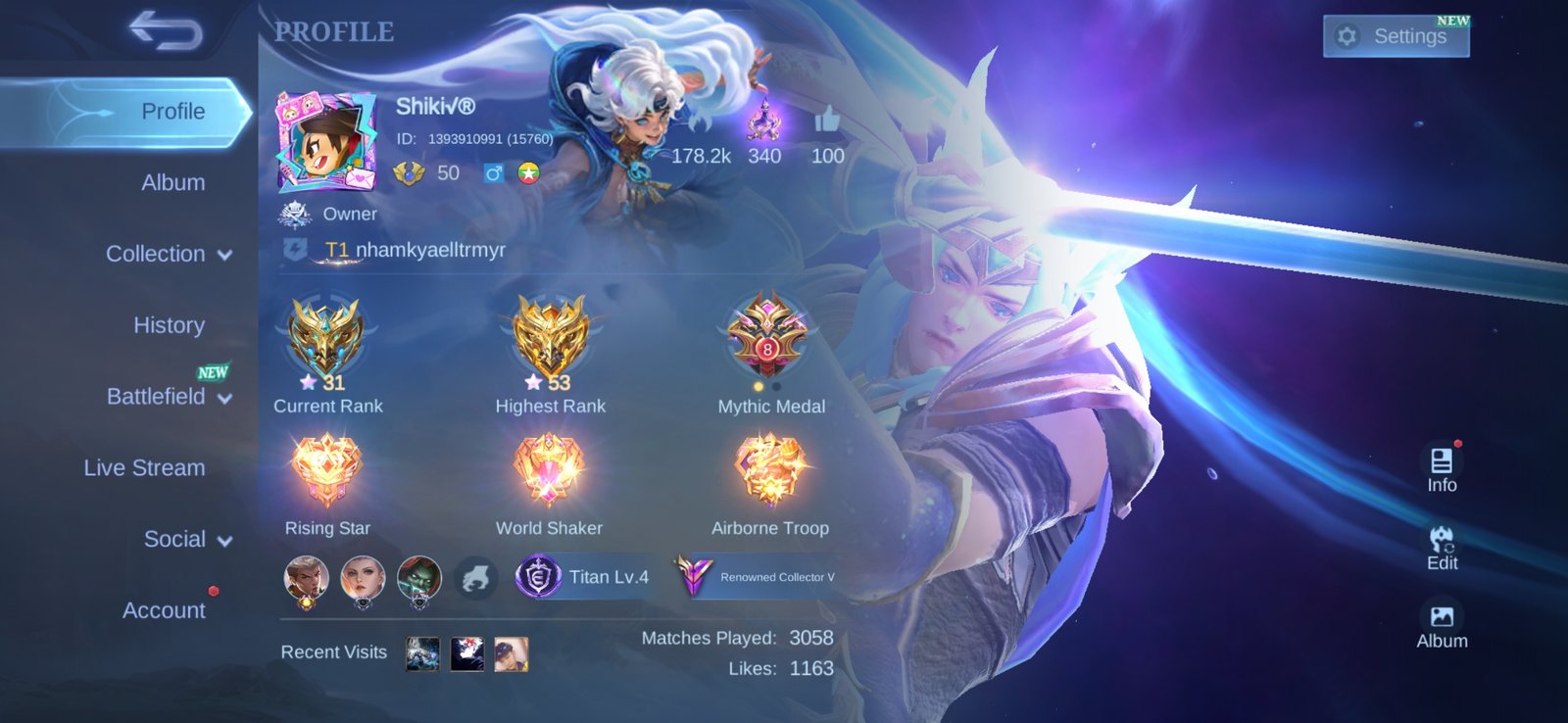Expand the Collection menu
The height and width of the screenshot is (723, 1568).
coord(169,254)
